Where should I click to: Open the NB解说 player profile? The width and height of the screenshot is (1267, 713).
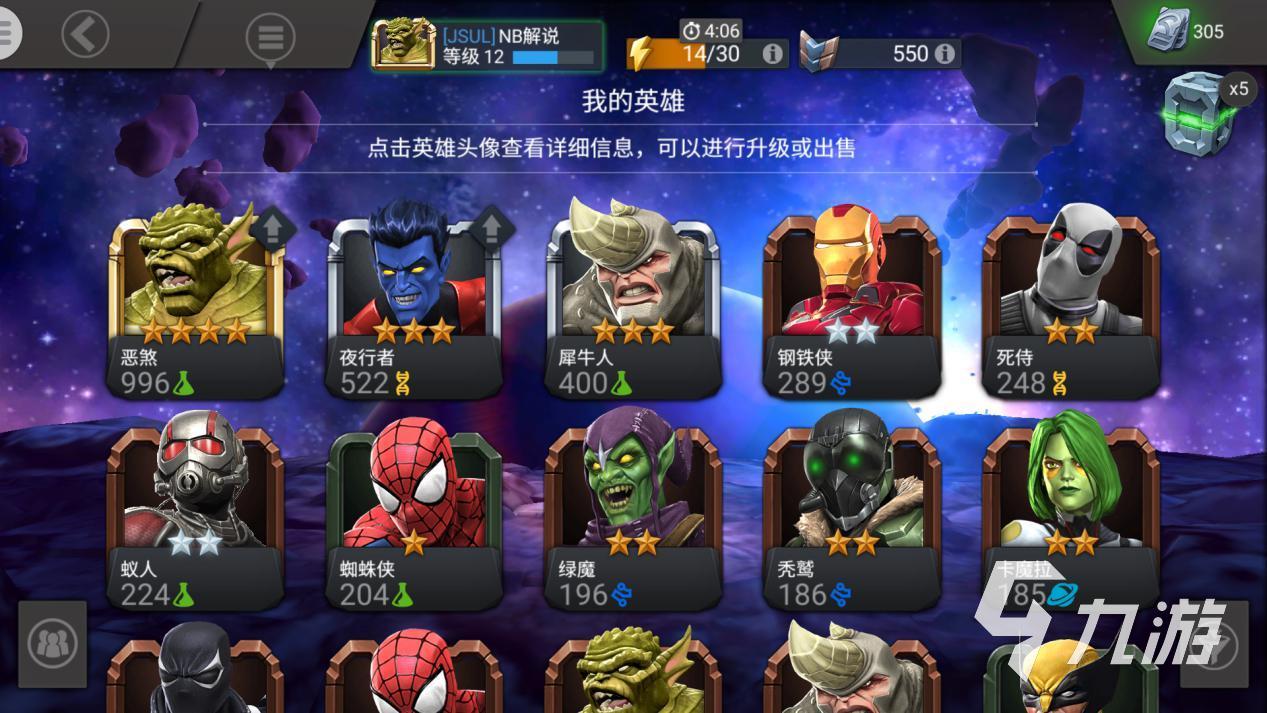pyautogui.click(x=487, y=45)
